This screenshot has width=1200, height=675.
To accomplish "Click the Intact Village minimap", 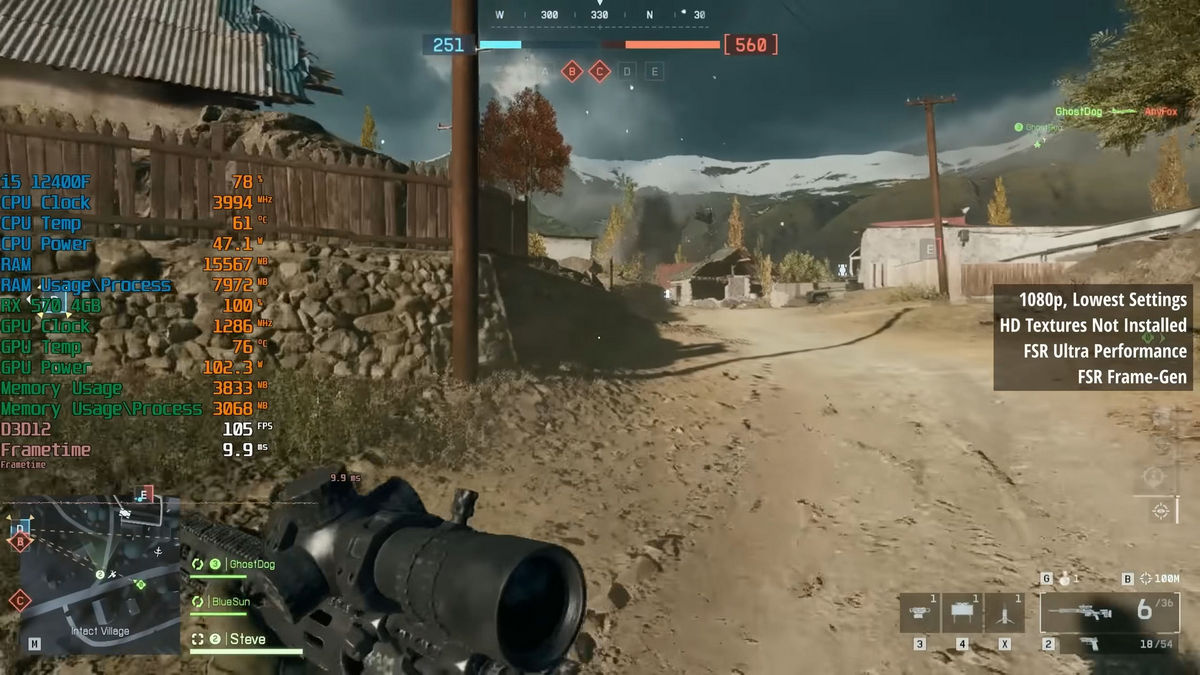I will [x=98, y=575].
